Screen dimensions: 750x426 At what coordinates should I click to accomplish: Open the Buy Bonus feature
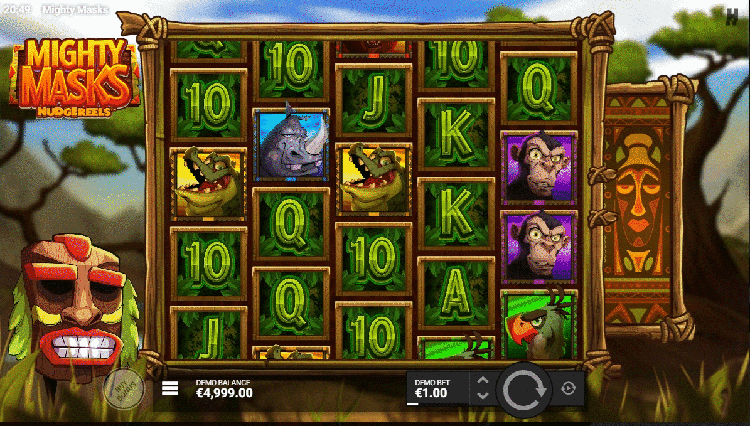[x=123, y=386]
